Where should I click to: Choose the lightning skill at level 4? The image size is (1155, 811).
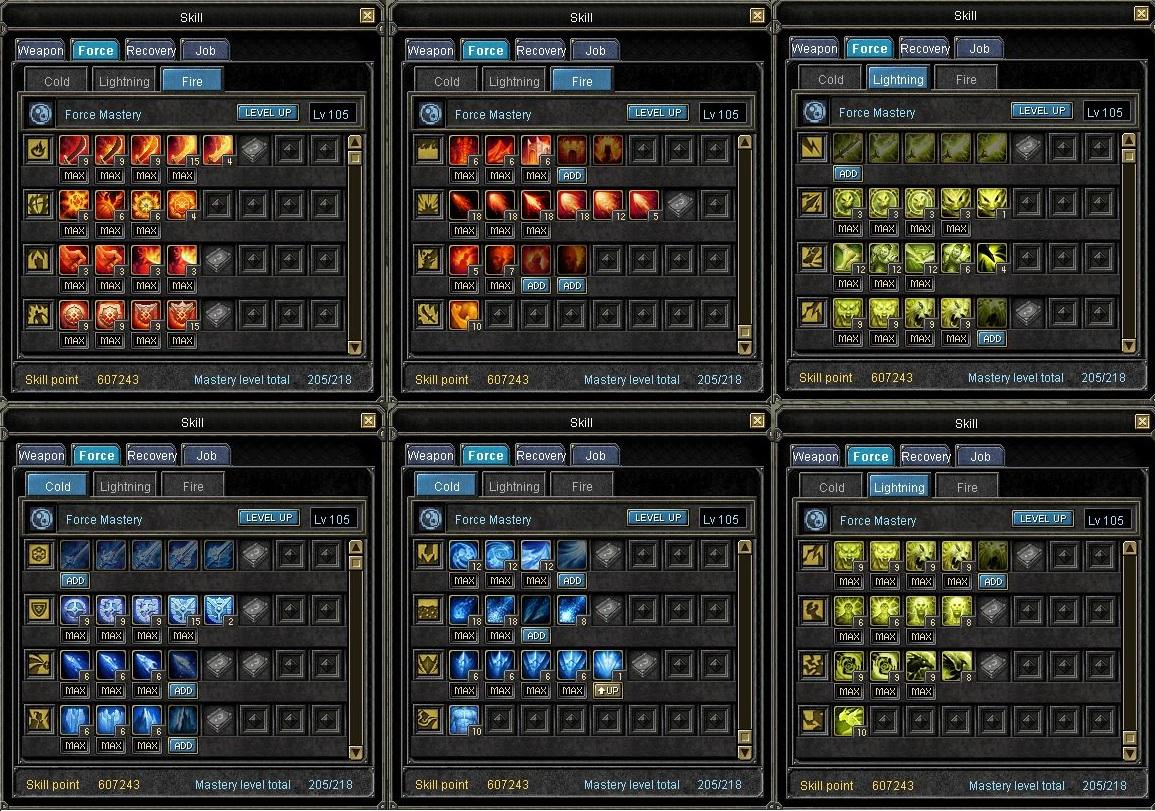(x=992, y=258)
